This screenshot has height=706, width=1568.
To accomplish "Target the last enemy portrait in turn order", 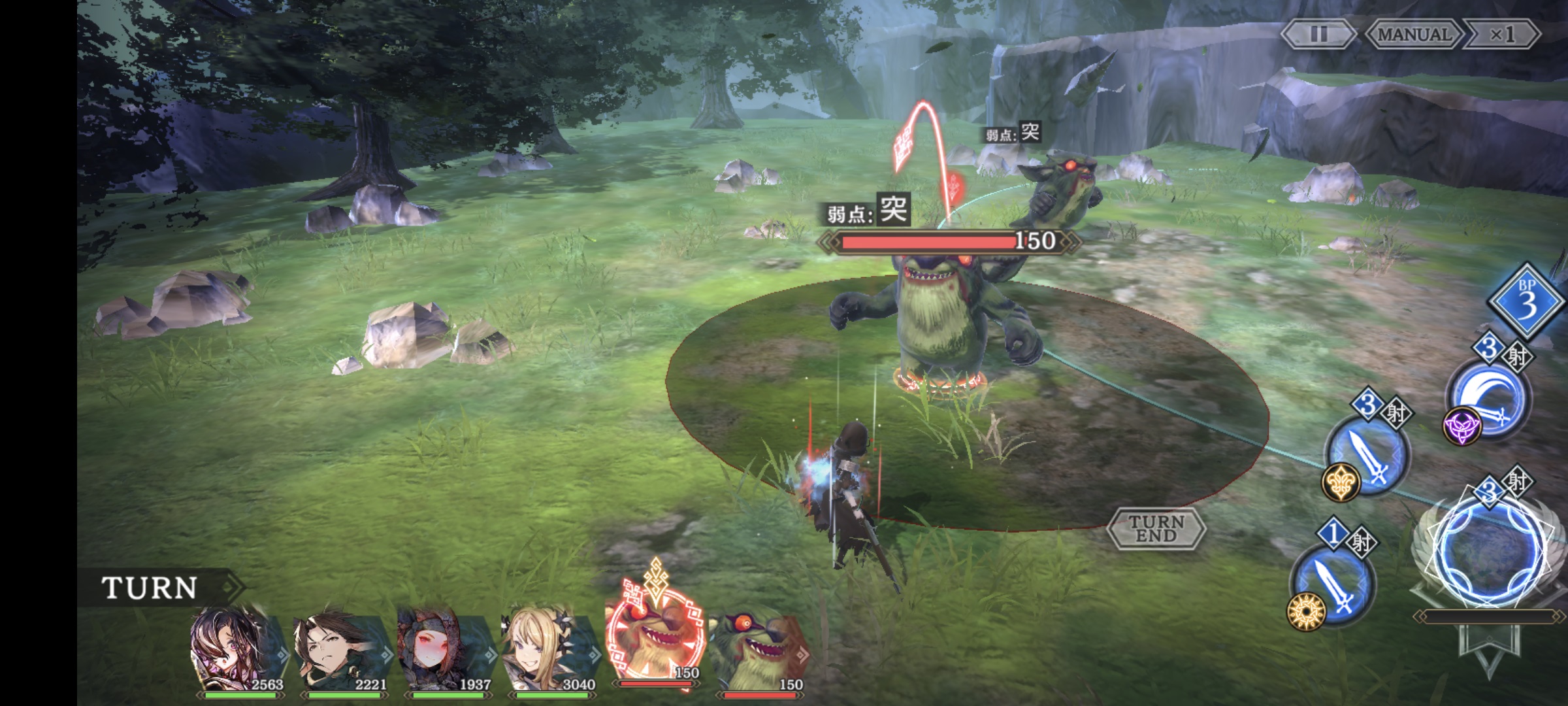I will pyautogui.click(x=758, y=650).
